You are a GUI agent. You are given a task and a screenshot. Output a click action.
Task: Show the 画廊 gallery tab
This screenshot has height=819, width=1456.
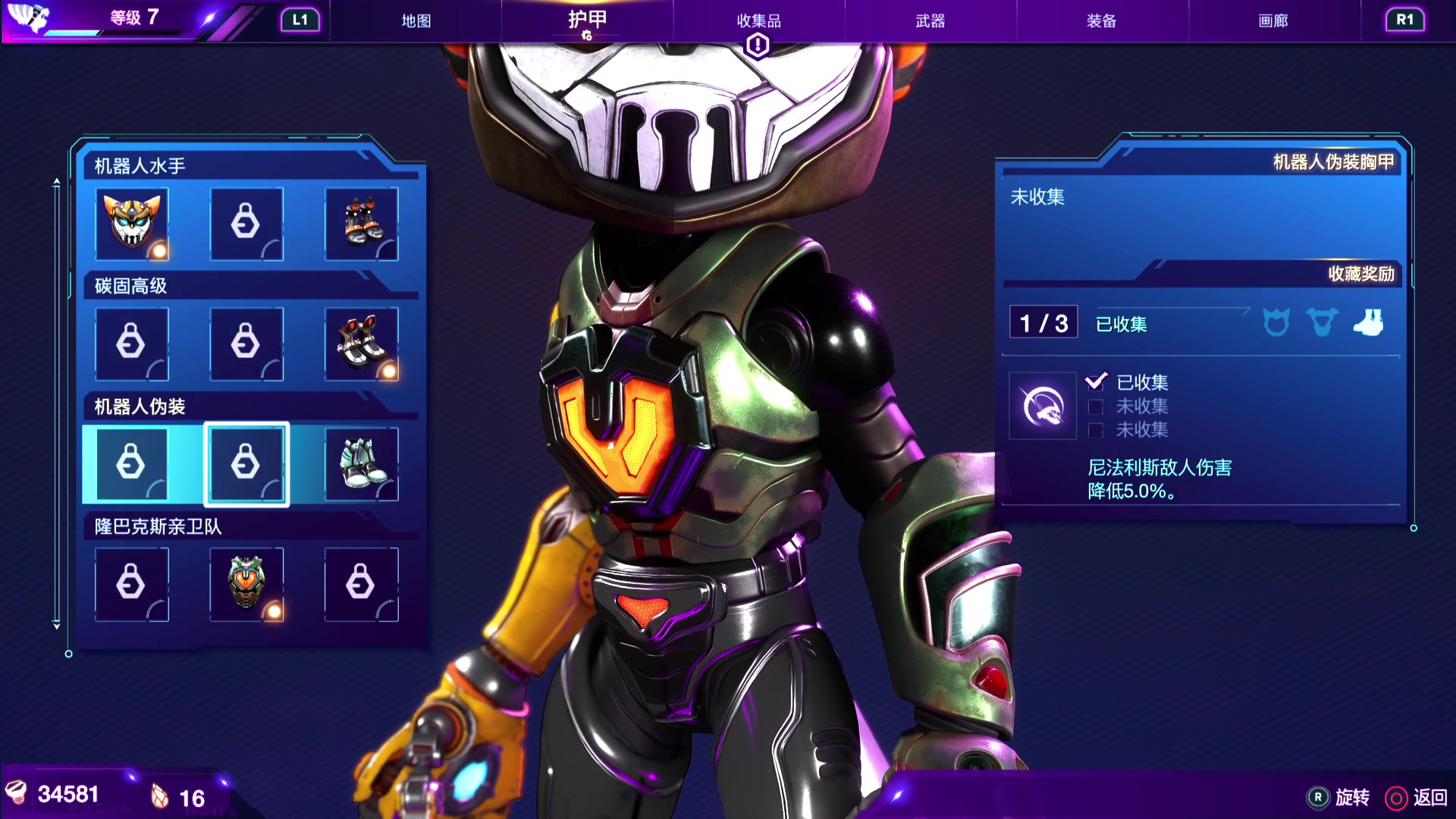pos(1272,20)
